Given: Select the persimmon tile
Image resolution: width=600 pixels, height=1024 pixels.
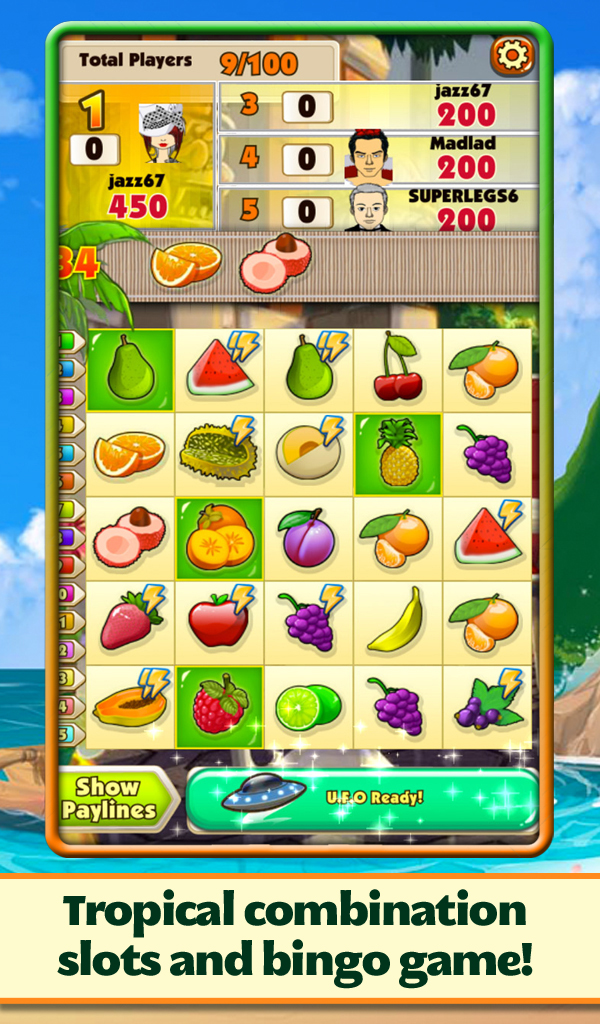Looking at the screenshot, I should 219,536.
